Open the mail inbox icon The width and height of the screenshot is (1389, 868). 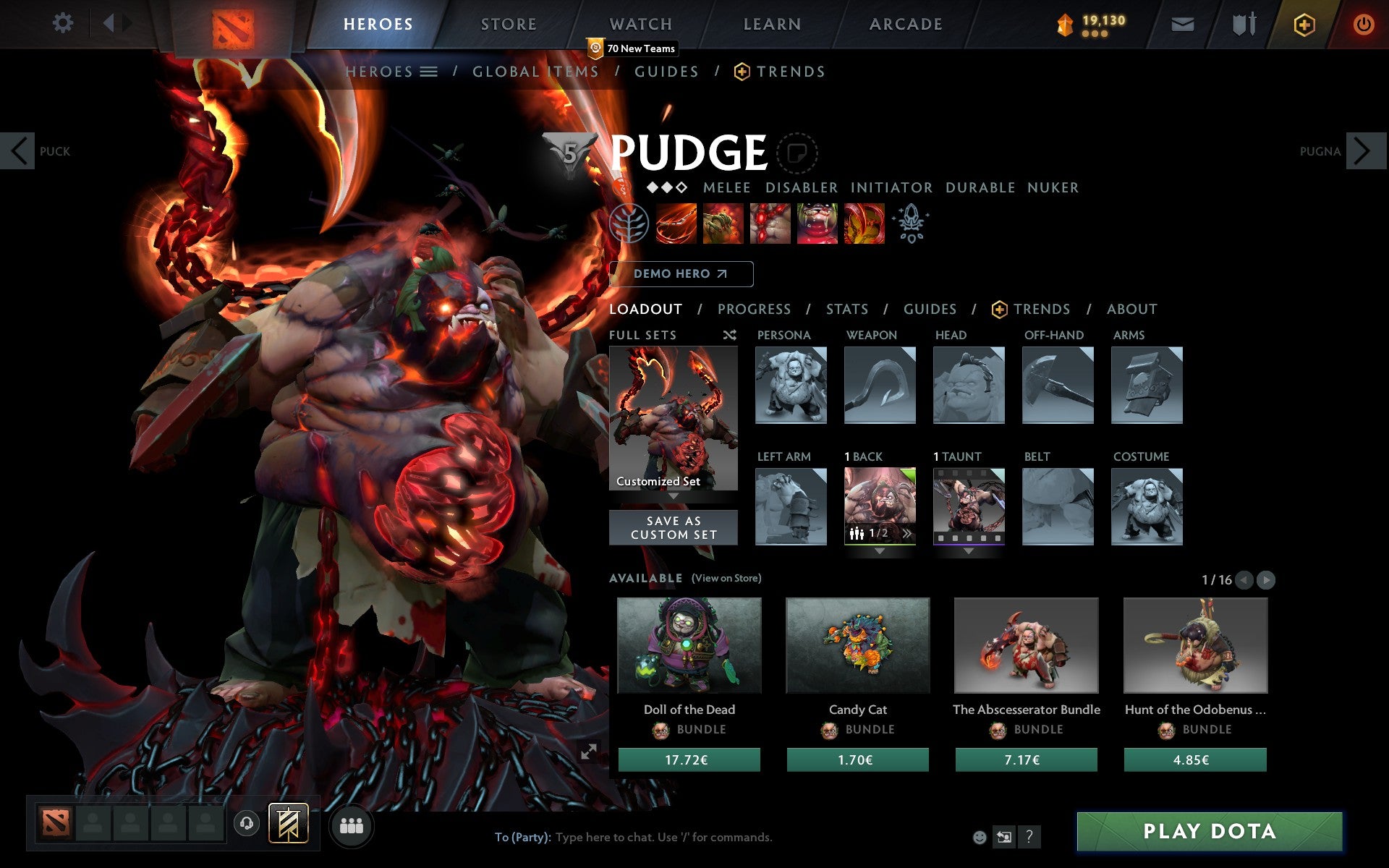[x=1181, y=23]
